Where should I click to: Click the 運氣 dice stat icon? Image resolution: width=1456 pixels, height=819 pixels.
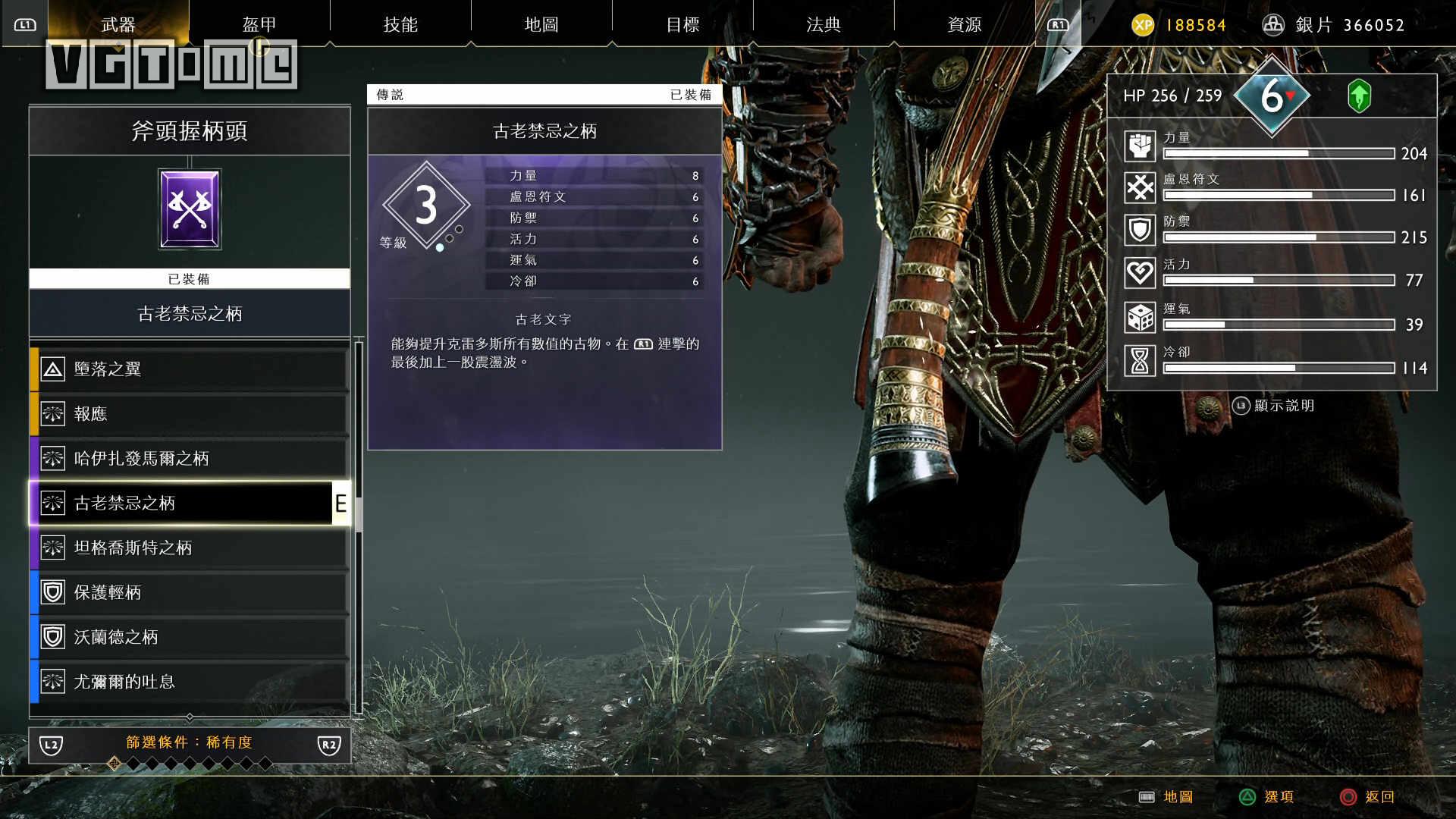pos(1140,317)
